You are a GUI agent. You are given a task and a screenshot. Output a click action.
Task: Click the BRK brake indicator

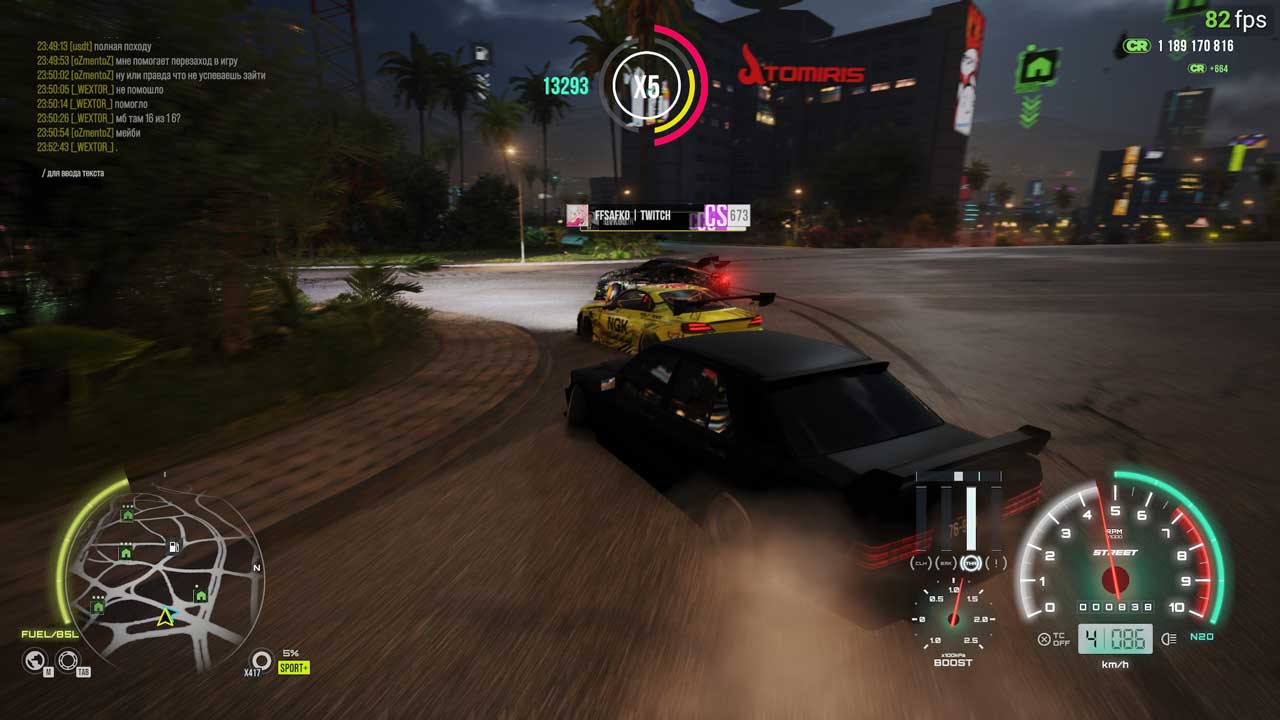[x=945, y=564]
